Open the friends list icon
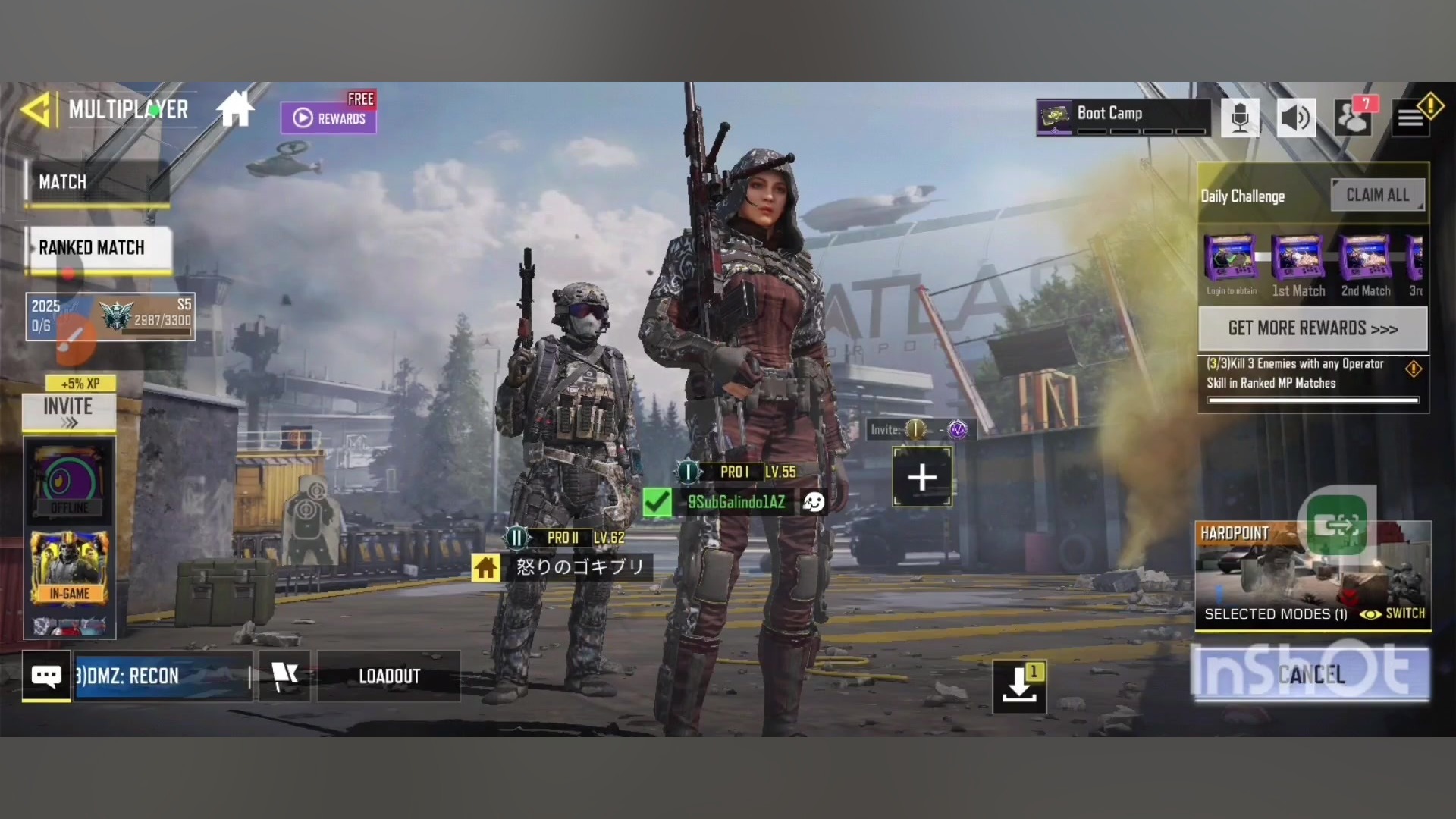1456x819 pixels. [1353, 118]
